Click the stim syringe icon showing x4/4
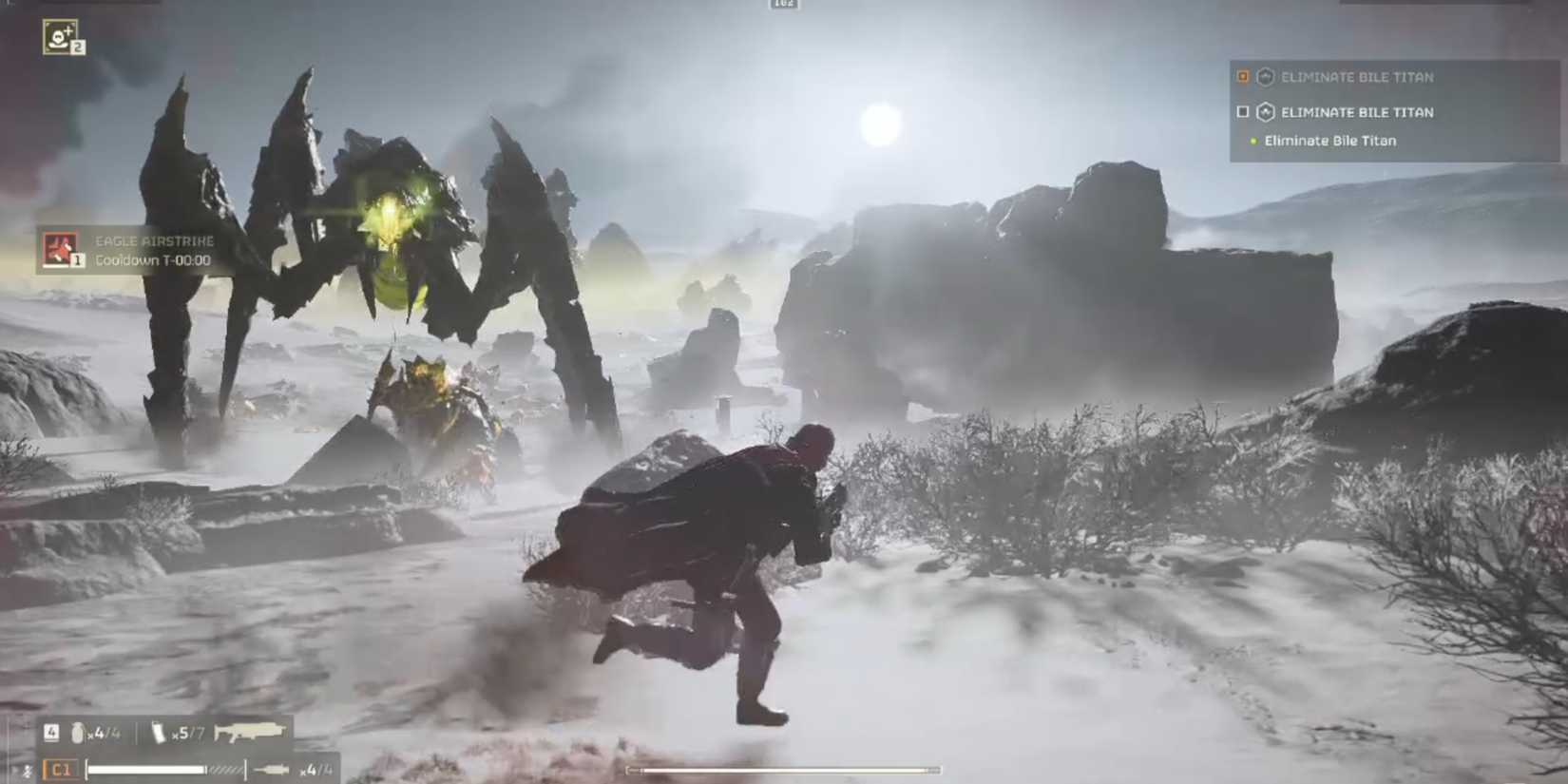1568x784 pixels. tap(272, 767)
